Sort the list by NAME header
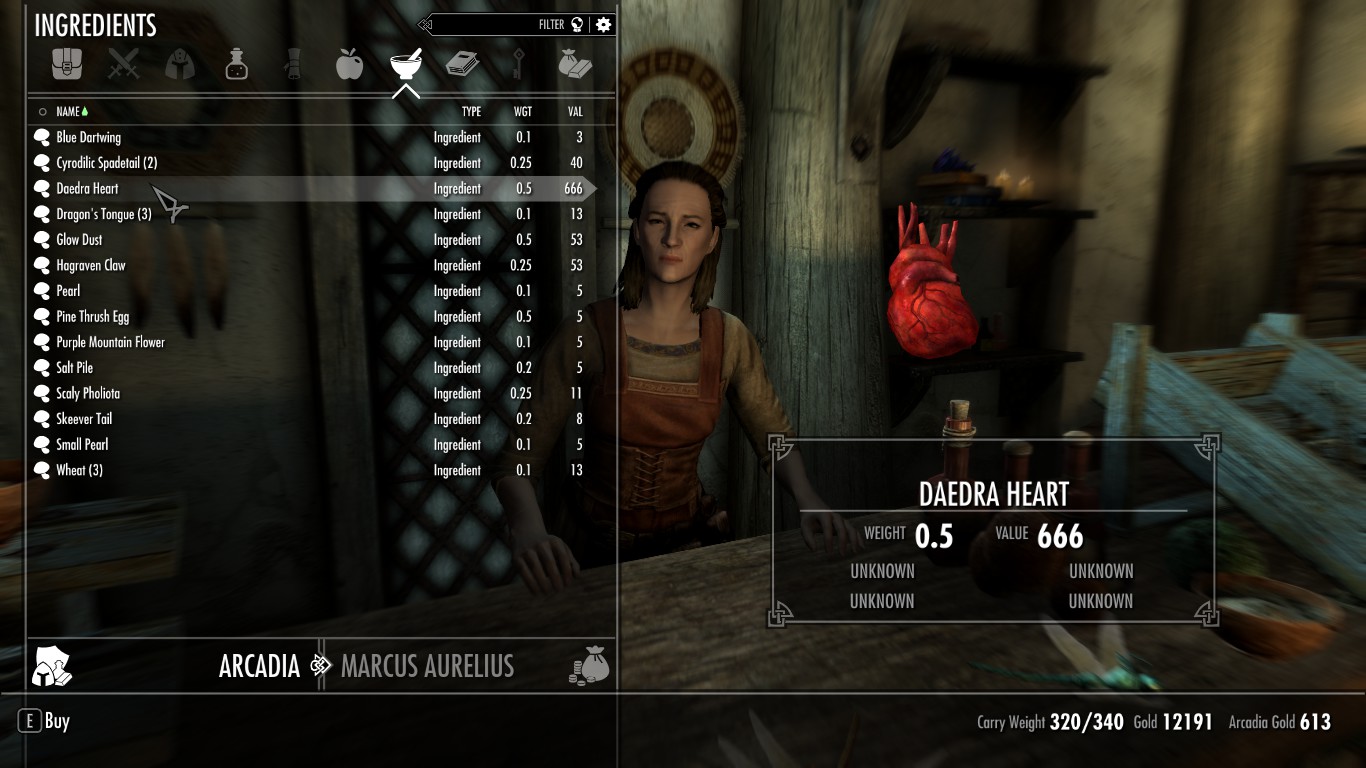Viewport: 1366px width, 768px height. click(x=68, y=112)
